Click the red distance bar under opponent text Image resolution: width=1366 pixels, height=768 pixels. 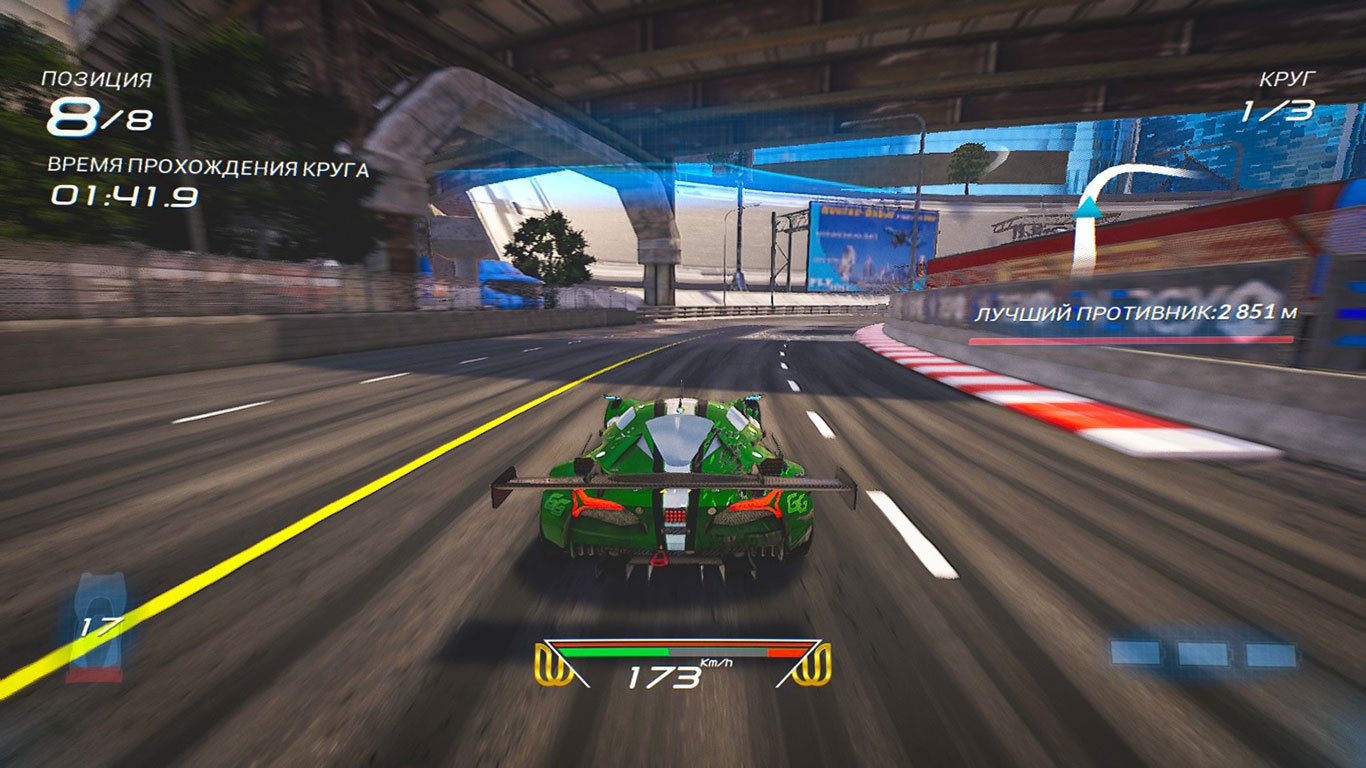[1131, 339]
